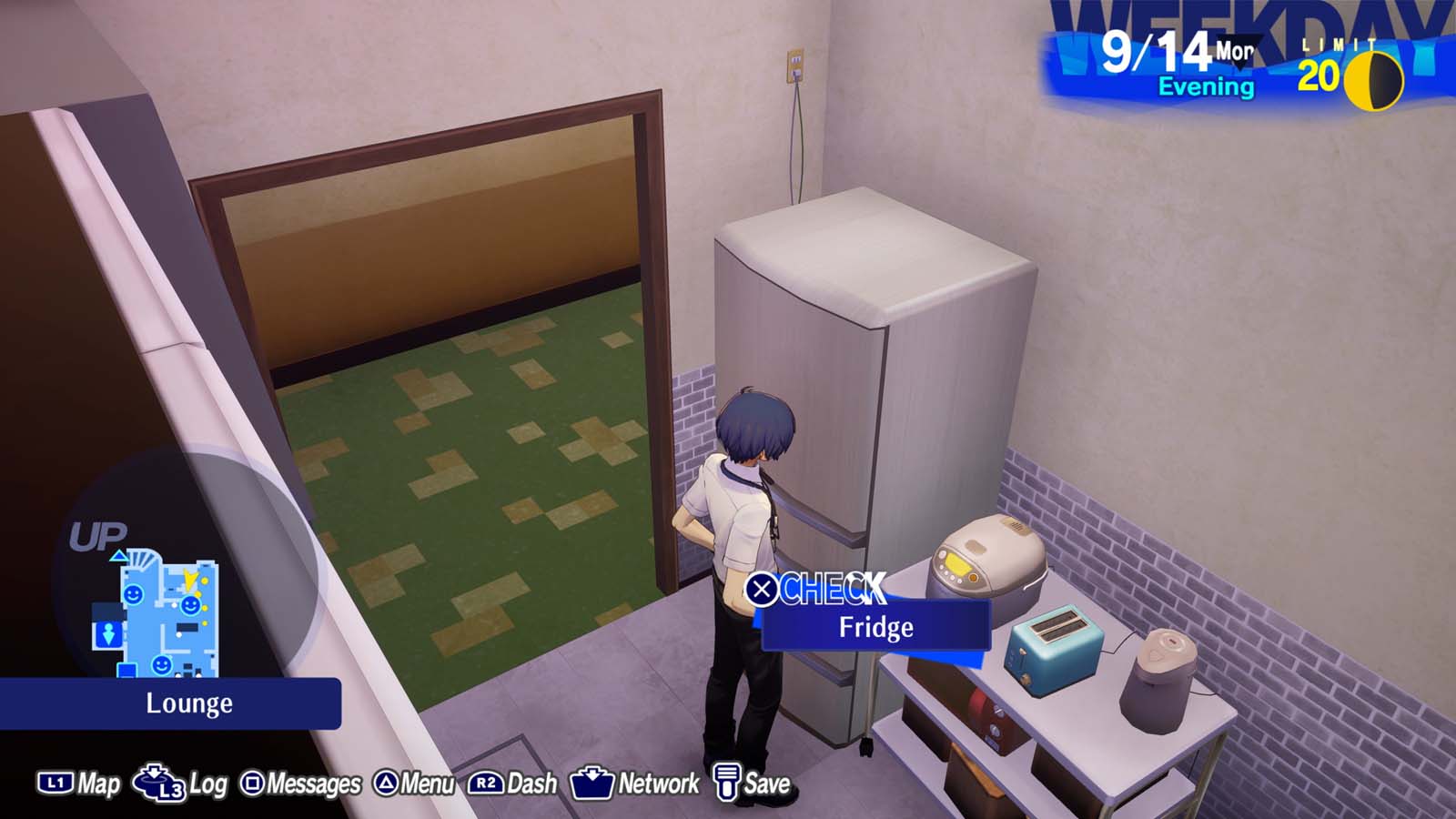Click a smiley face marker on the minimap
The width and height of the screenshot is (1456, 819).
tap(134, 593)
